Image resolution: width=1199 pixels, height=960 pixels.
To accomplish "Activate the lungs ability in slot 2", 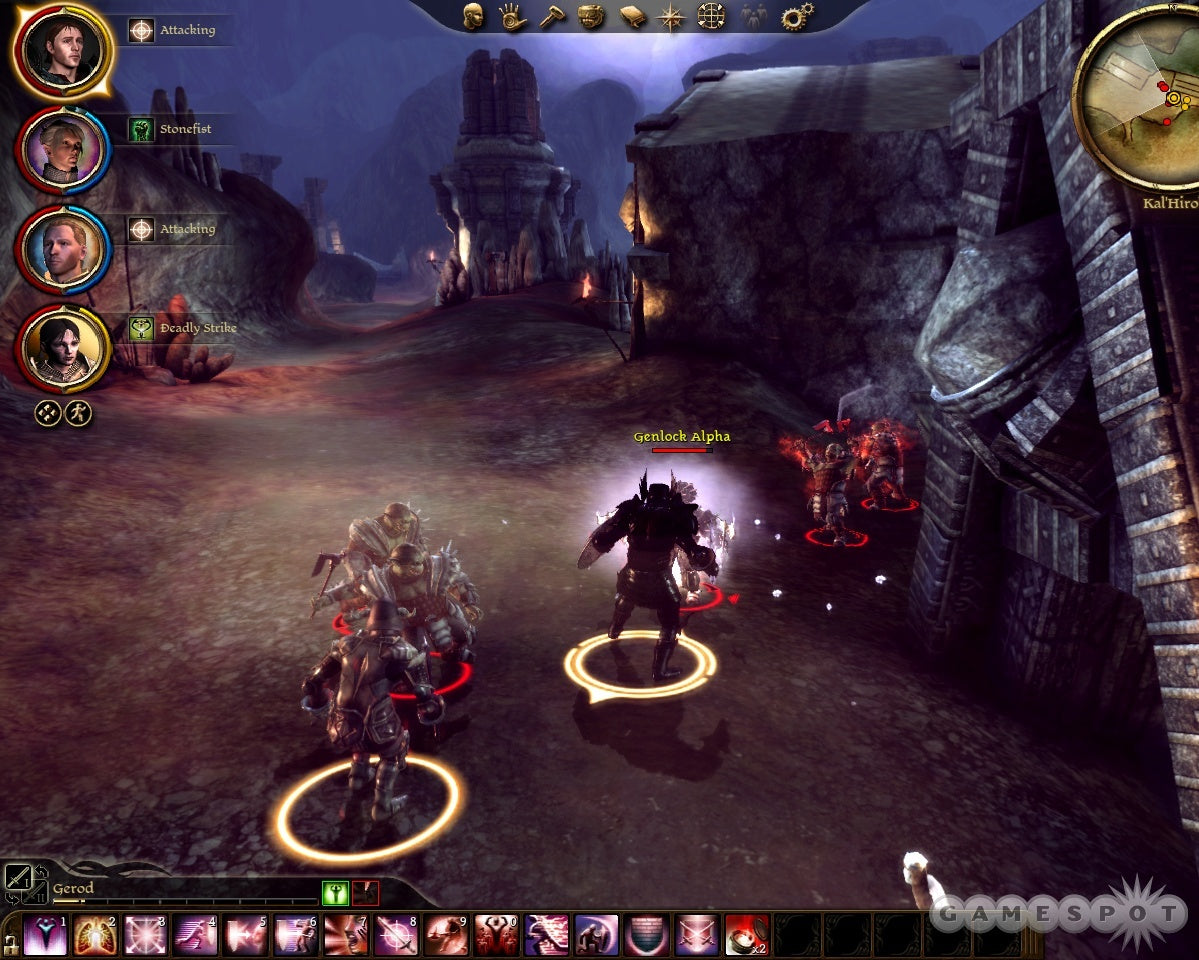I will (x=95, y=935).
